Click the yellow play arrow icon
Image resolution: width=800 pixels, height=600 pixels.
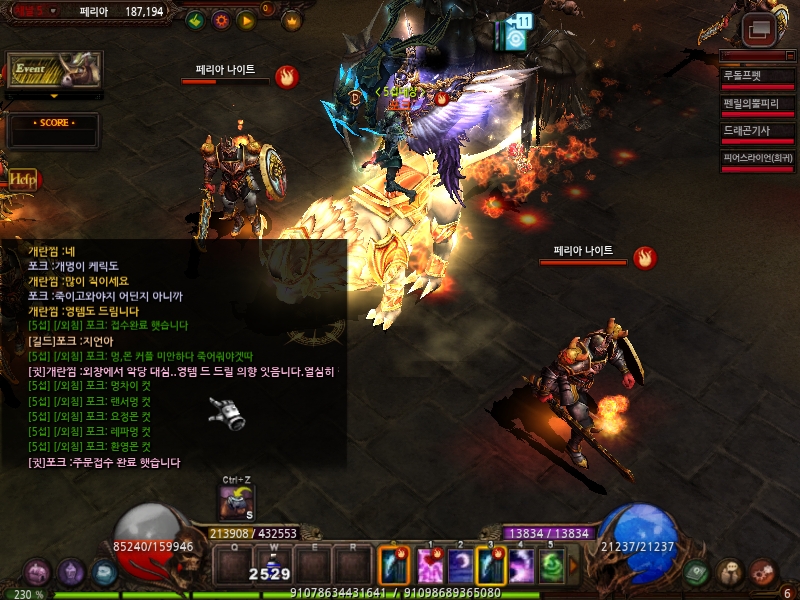click(246, 19)
